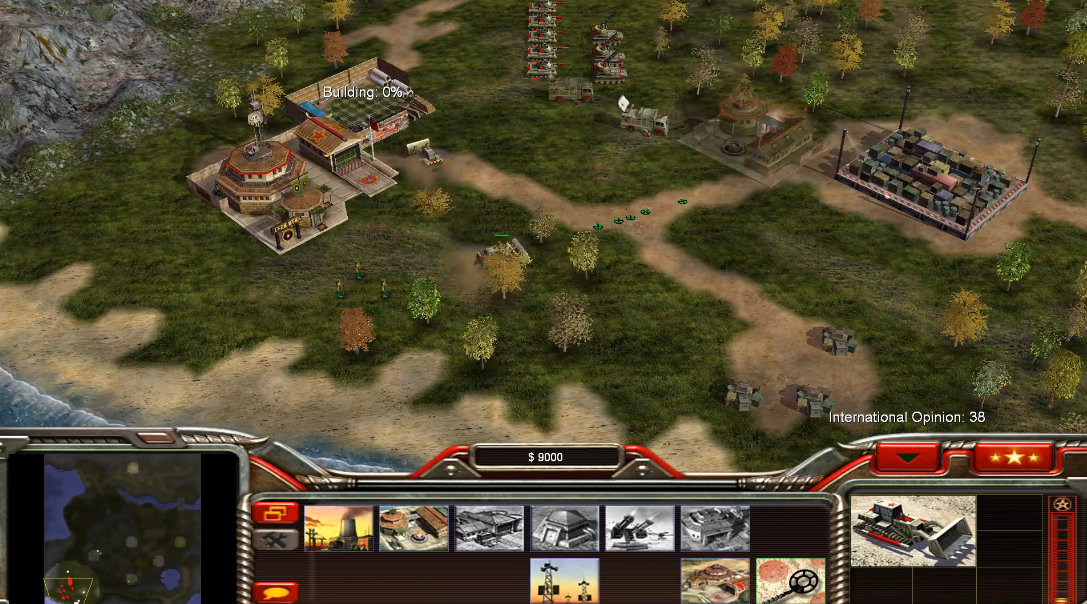Pick the Bunker build icon
This screenshot has height=604, width=1087.
564,528
